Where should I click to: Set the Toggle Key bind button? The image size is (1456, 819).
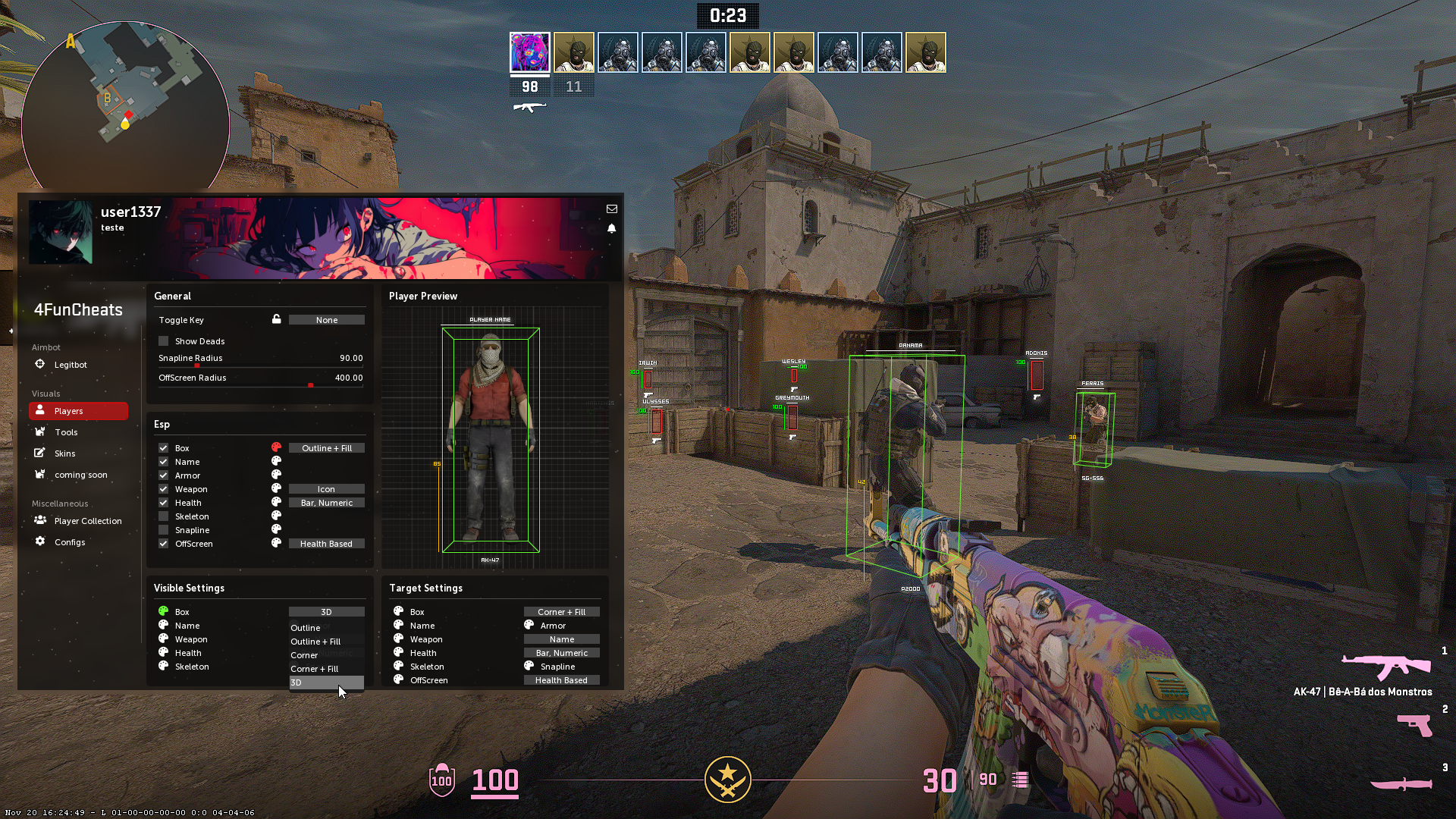point(326,320)
